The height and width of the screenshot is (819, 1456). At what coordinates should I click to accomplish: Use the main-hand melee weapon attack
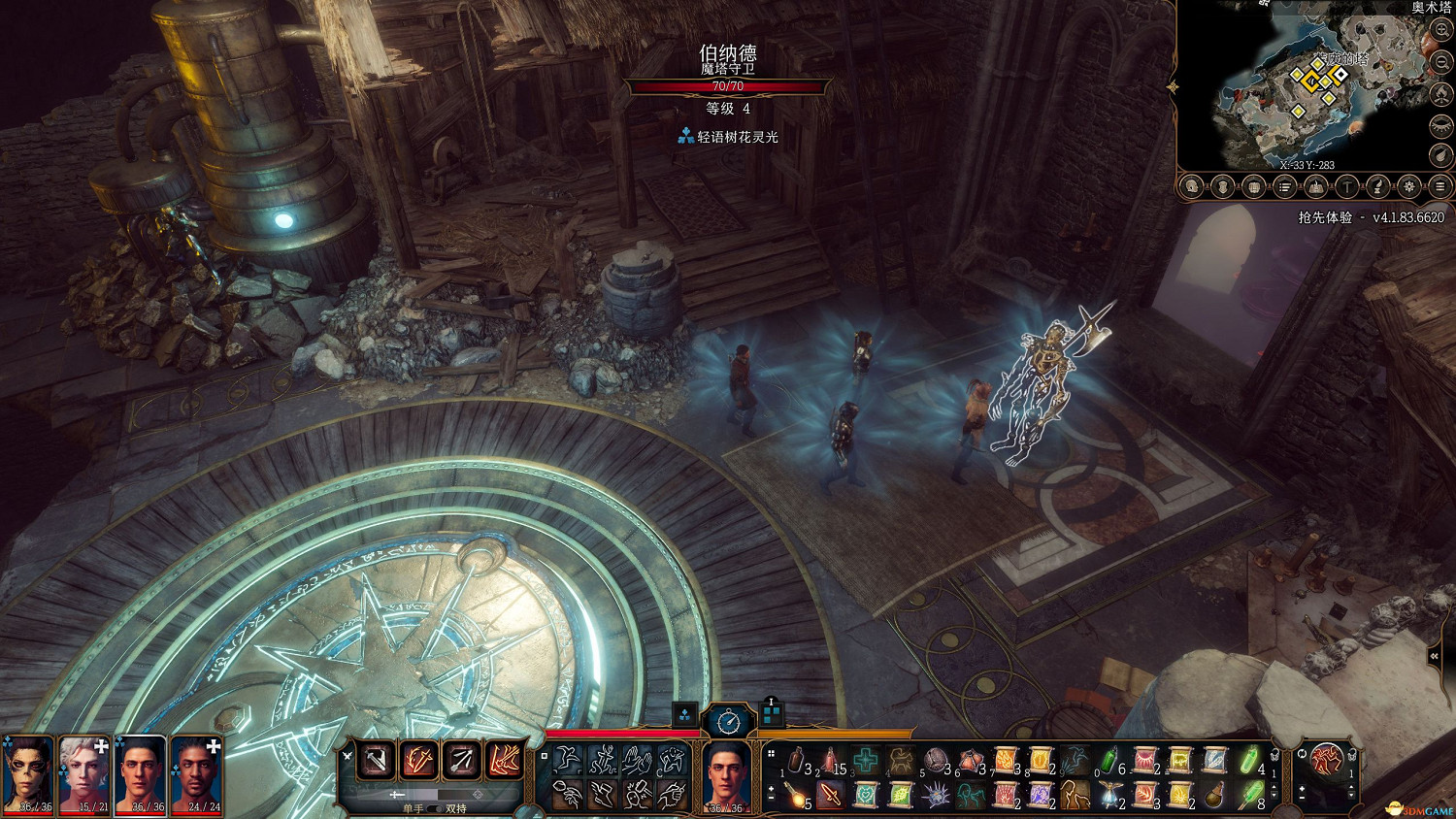click(x=376, y=760)
